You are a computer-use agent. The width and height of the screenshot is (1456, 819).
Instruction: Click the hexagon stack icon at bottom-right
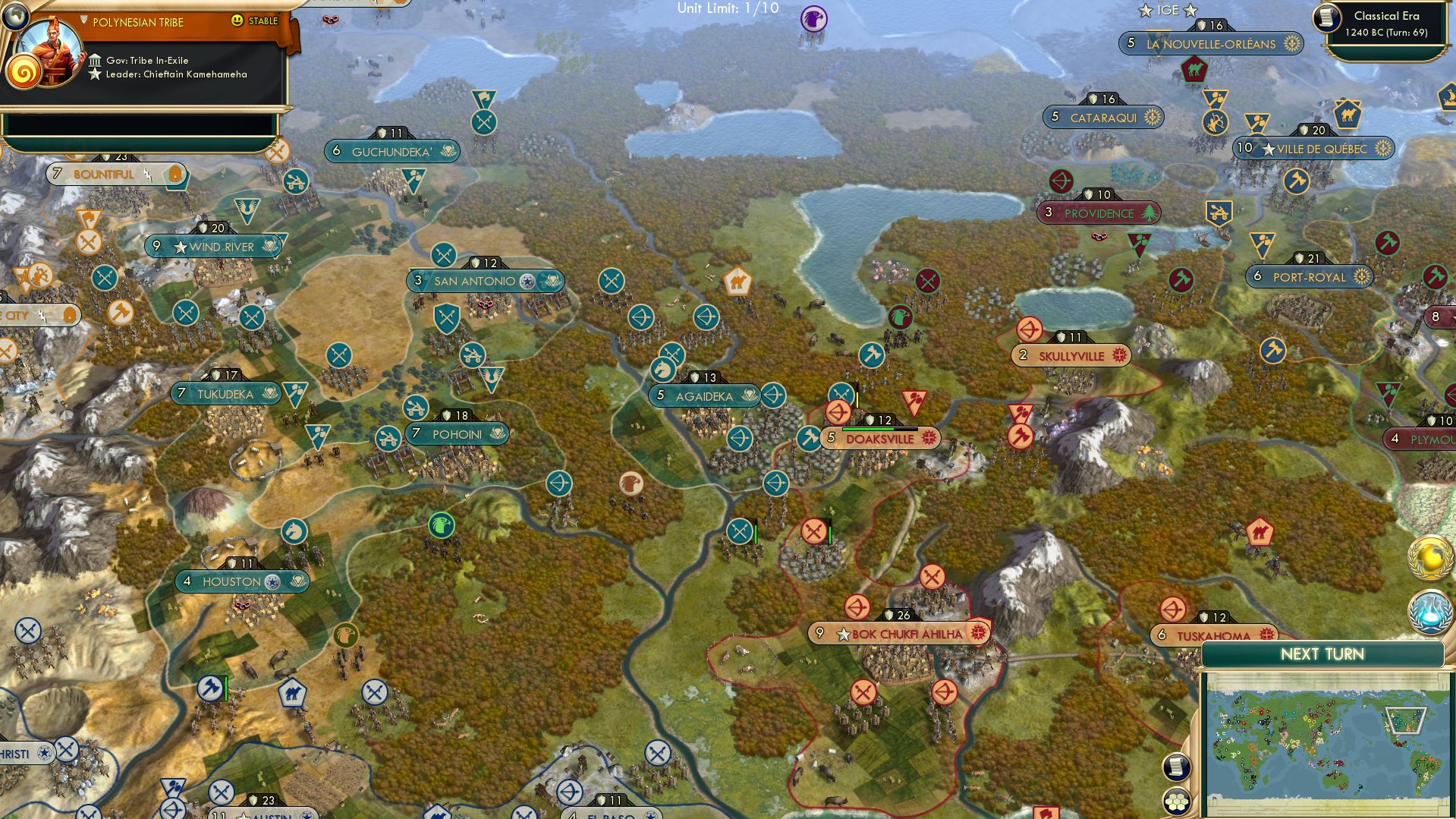(1175, 799)
